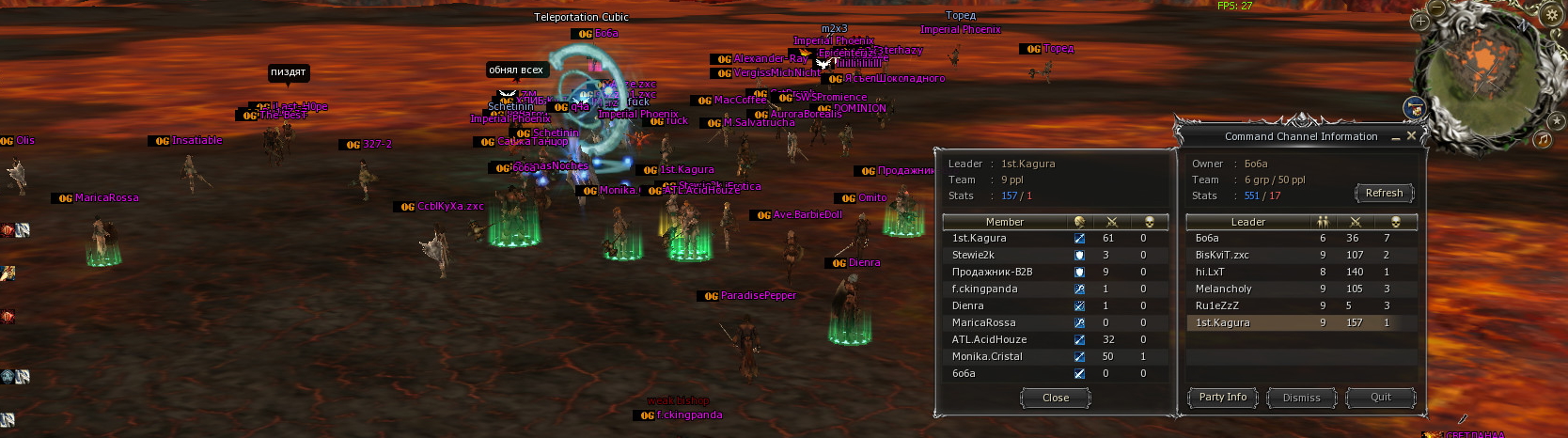Close the party member info panel

1055,398
